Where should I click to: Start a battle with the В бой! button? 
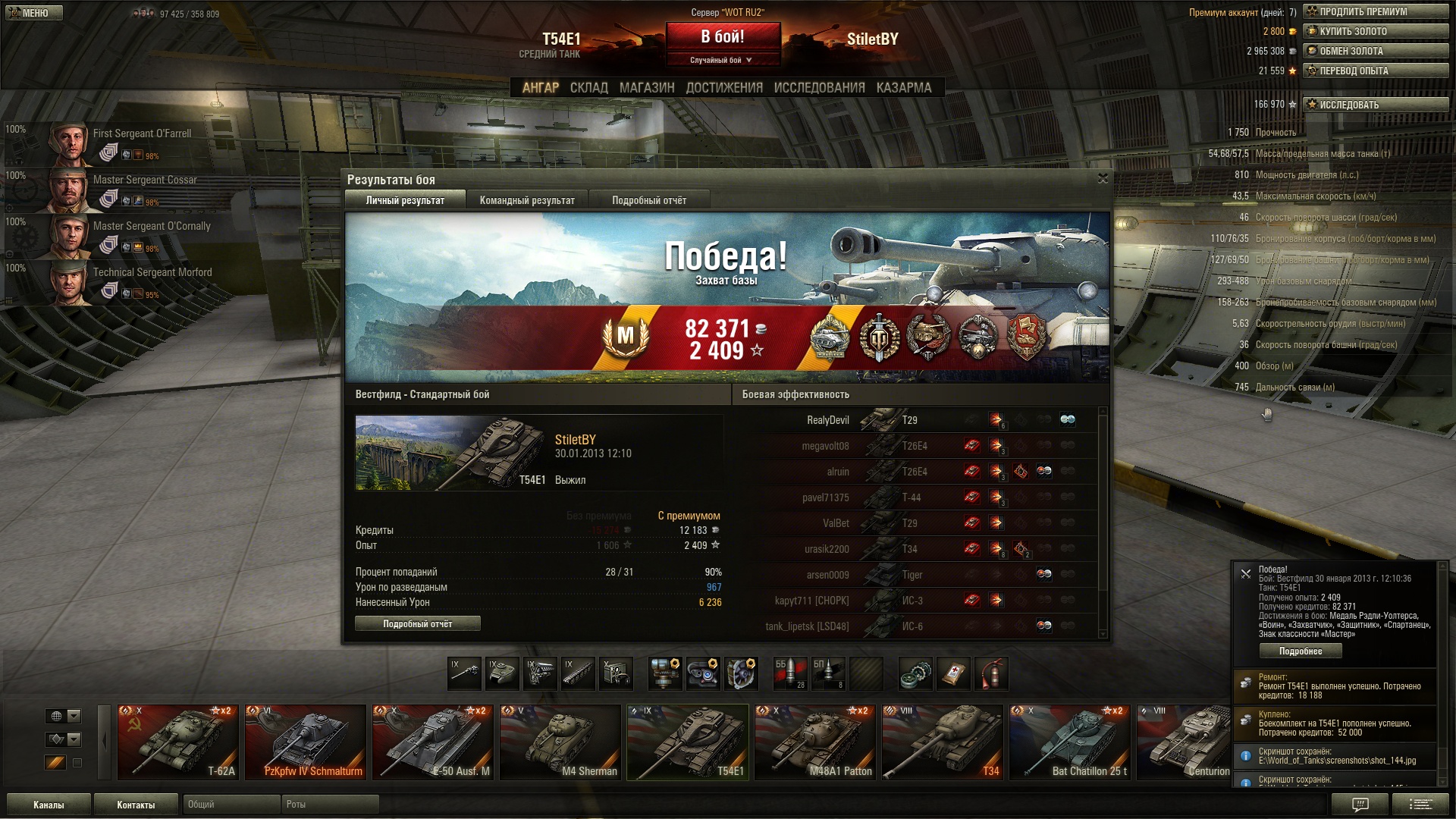click(x=723, y=37)
